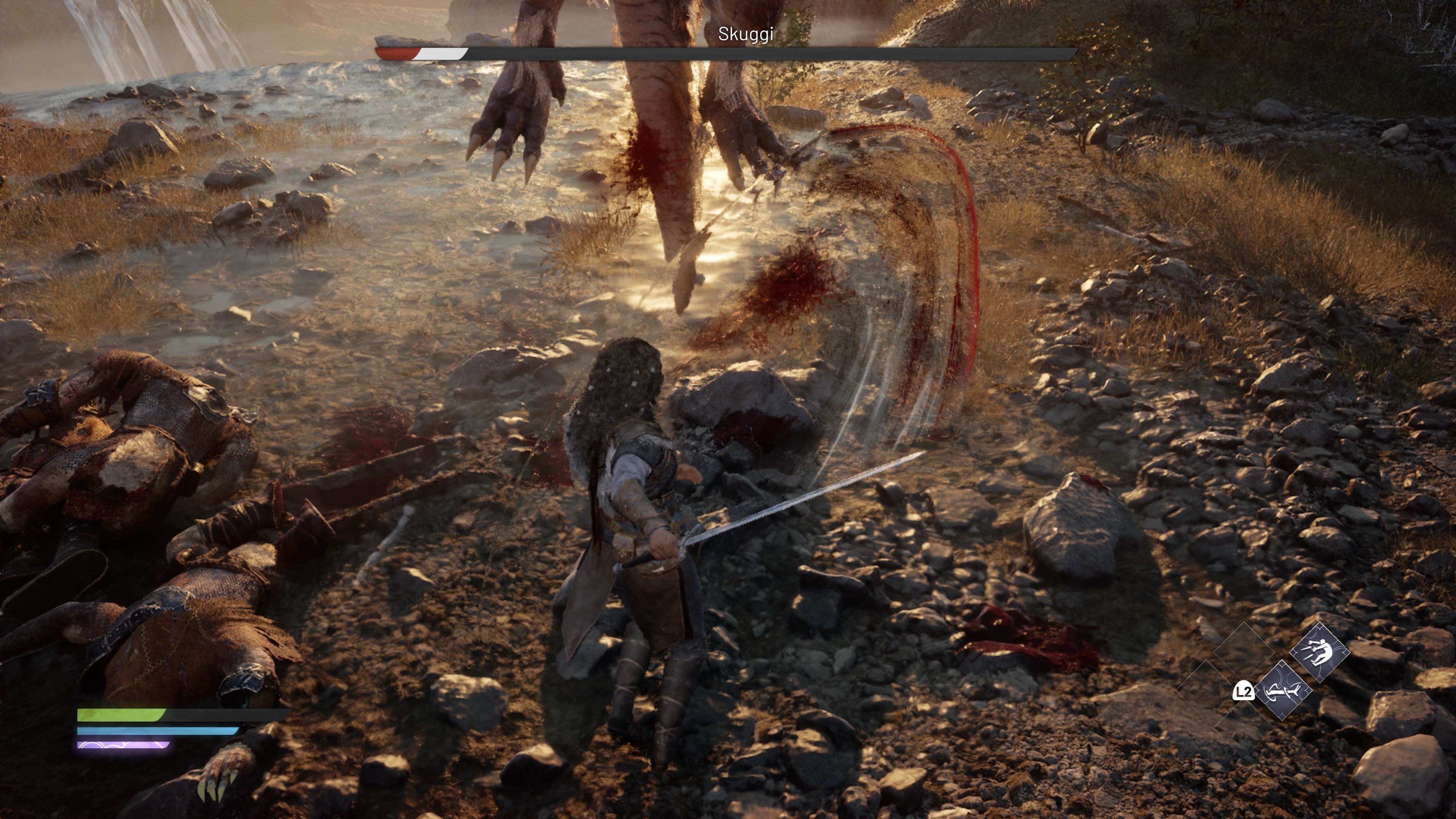Click the topmost empty ability diamond slot

tap(1244, 650)
